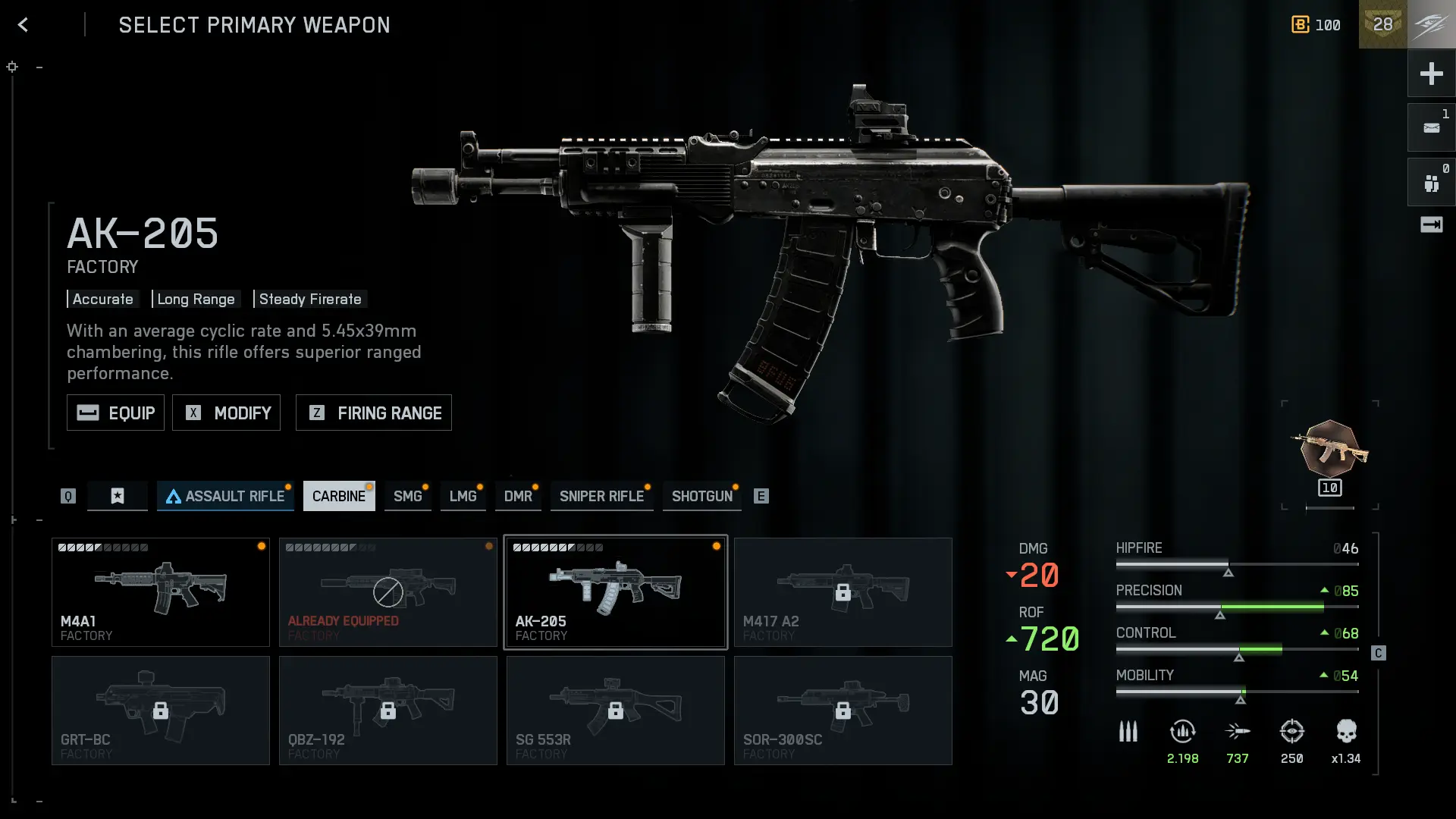
Task: View the Sniper Rifle category
Action: pyautogui.click(x=601, y=496)
